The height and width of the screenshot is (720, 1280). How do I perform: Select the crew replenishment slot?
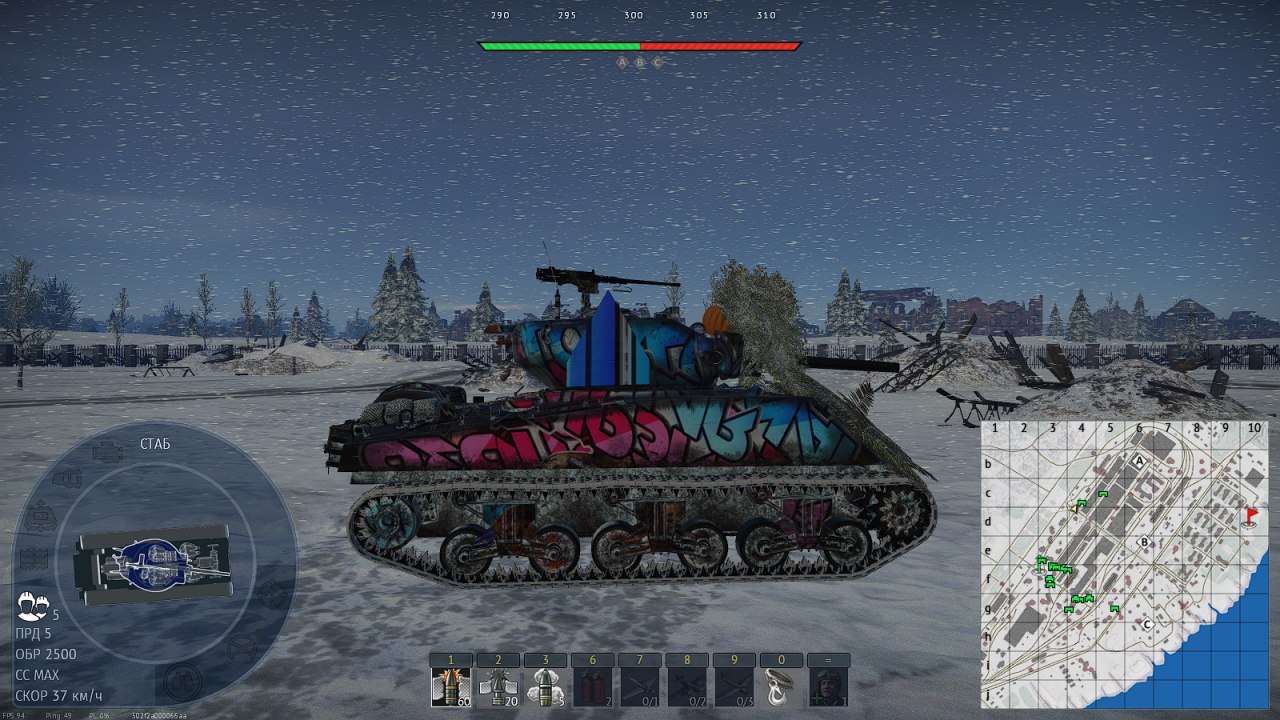827,688
